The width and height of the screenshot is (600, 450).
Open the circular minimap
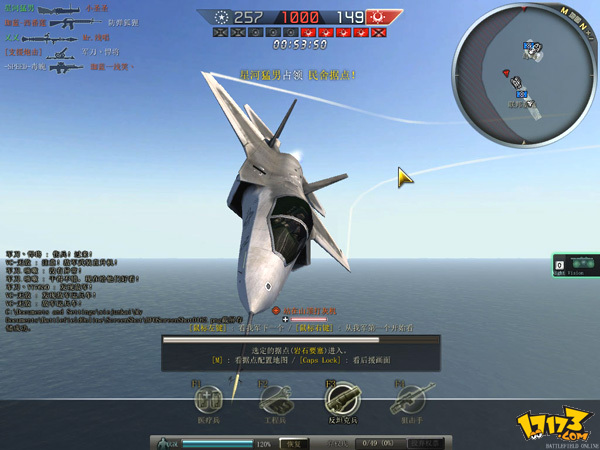tap(523, 72)
